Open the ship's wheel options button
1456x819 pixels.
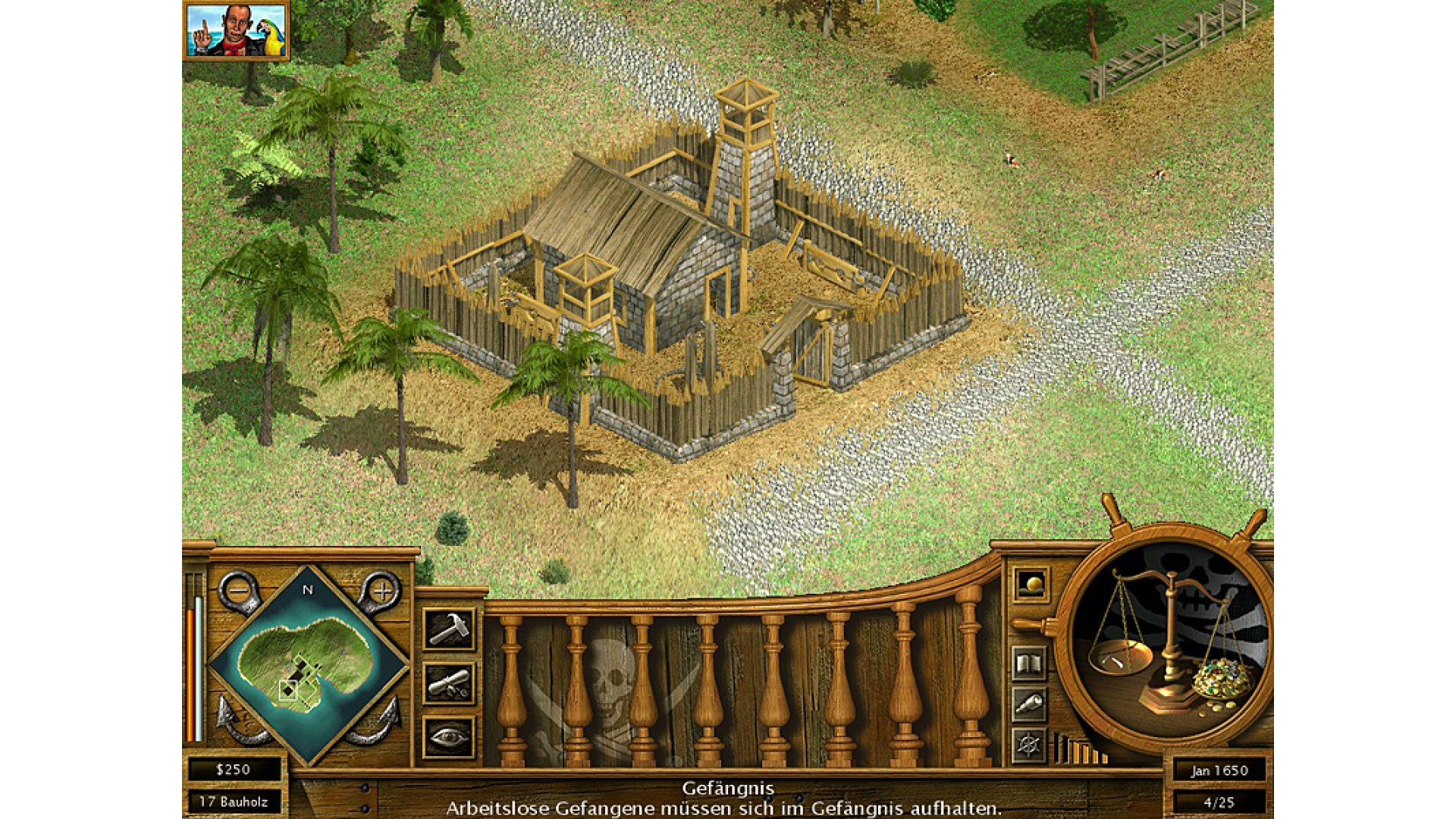(1029, 745)
